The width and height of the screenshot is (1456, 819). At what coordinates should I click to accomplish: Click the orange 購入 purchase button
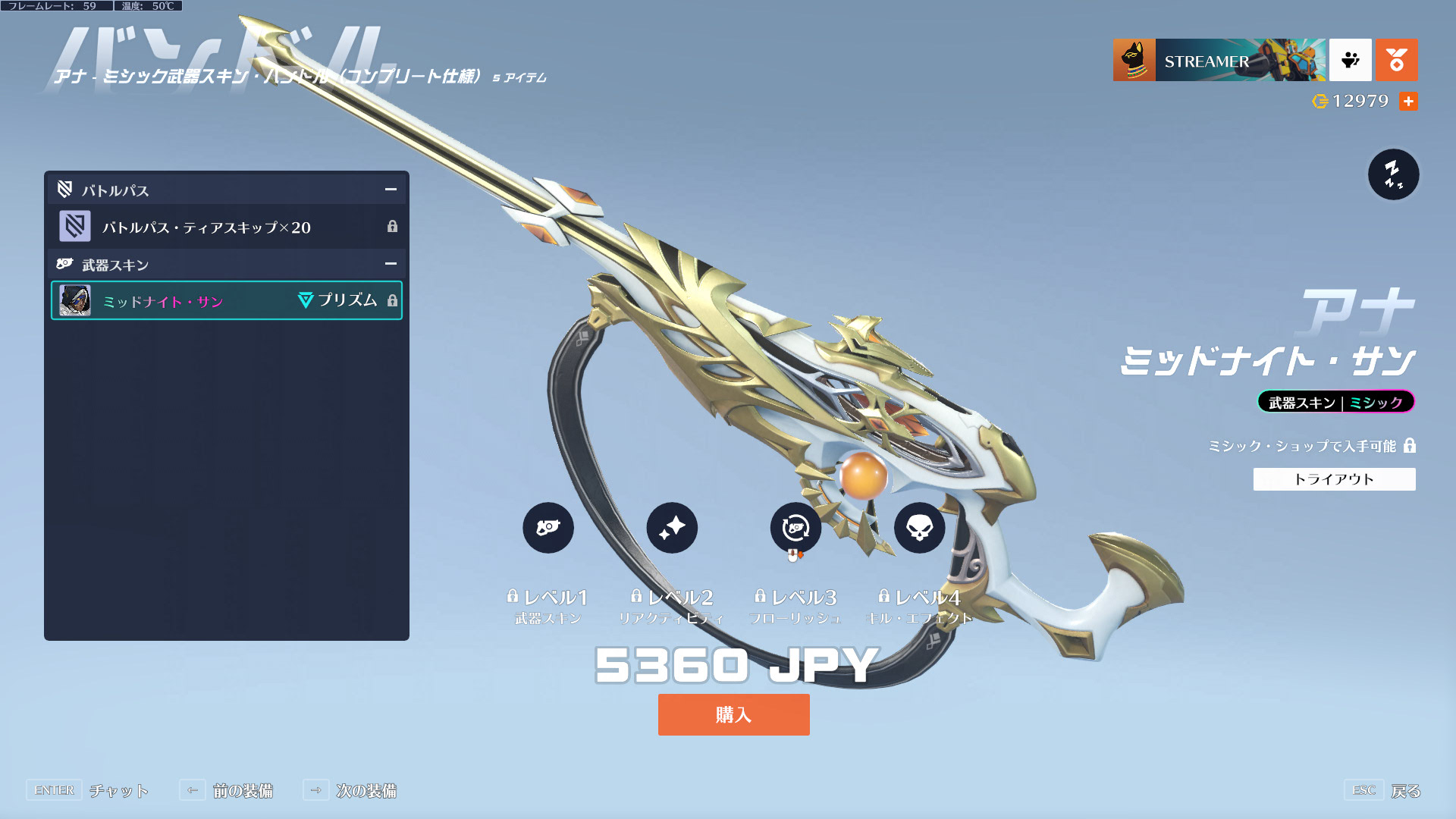733,714
